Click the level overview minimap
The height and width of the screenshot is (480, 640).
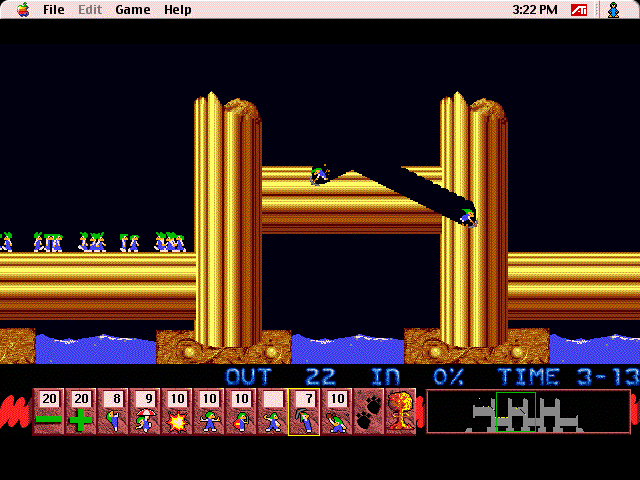click(528, 411)
